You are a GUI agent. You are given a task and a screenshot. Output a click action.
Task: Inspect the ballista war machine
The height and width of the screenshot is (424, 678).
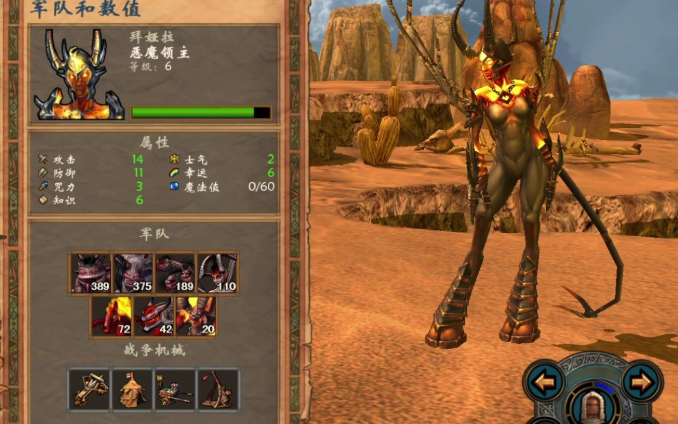(90, 389)
